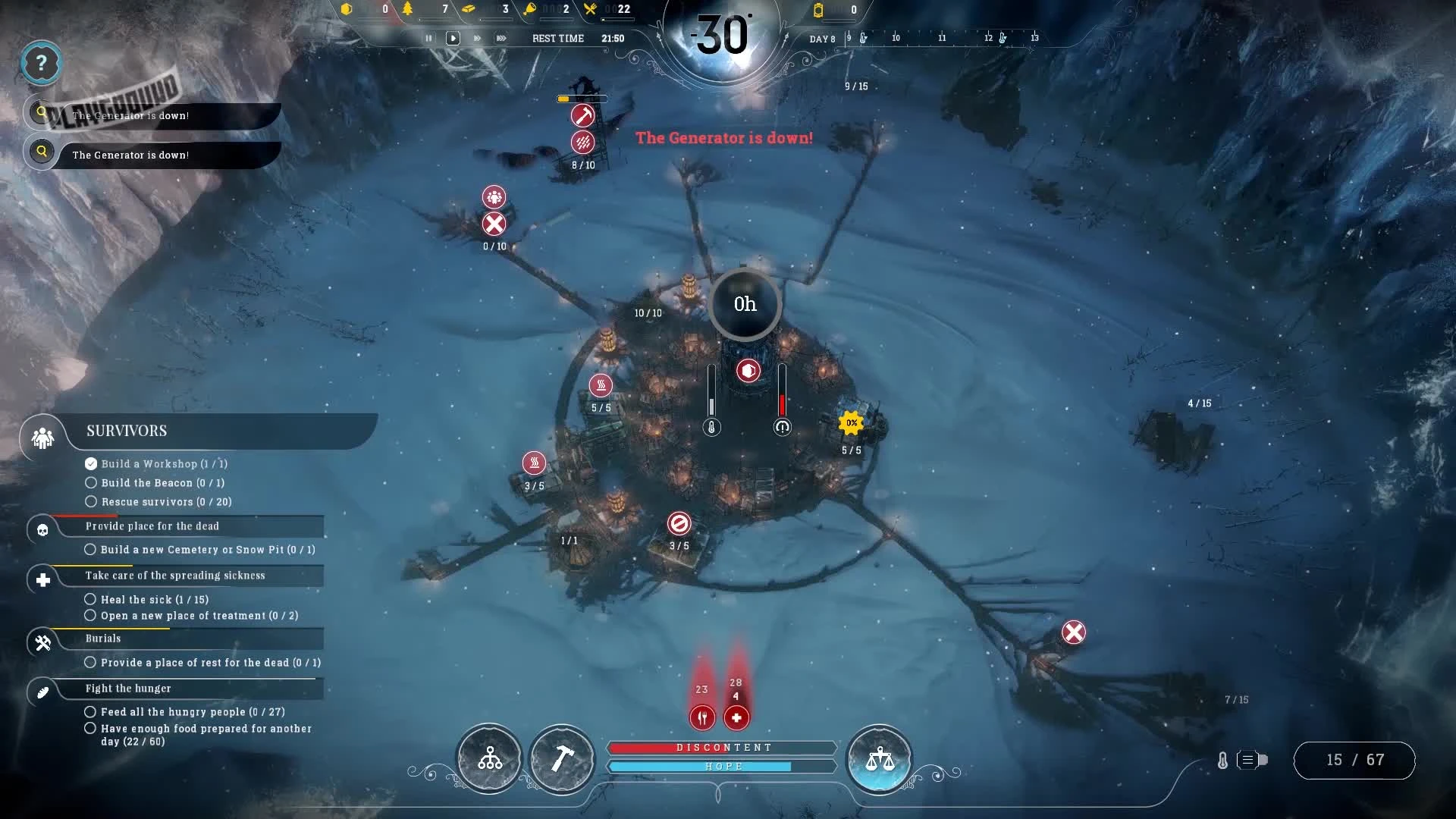
Task: Click the Hope progress bar
Action: pos(723,767)
